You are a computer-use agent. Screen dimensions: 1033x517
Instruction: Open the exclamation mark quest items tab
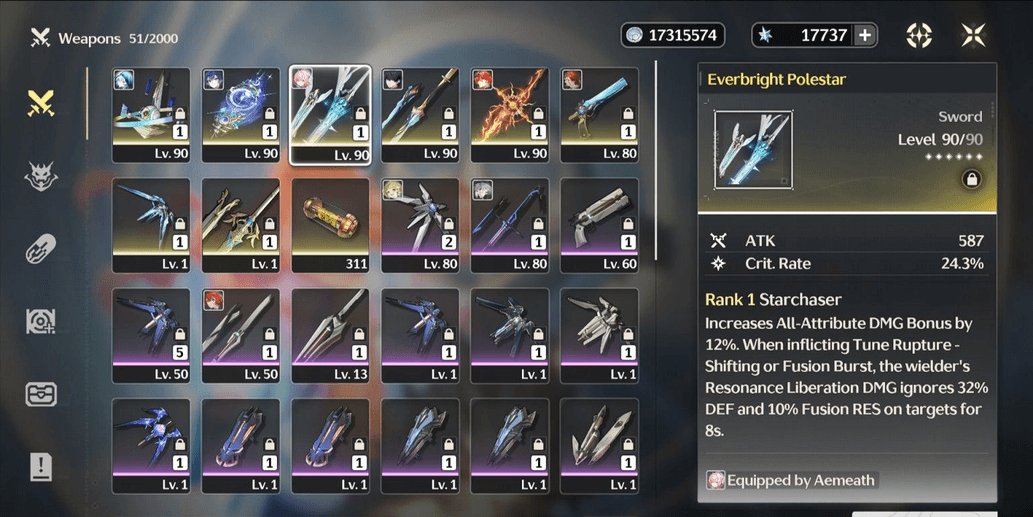pos(41,466)
